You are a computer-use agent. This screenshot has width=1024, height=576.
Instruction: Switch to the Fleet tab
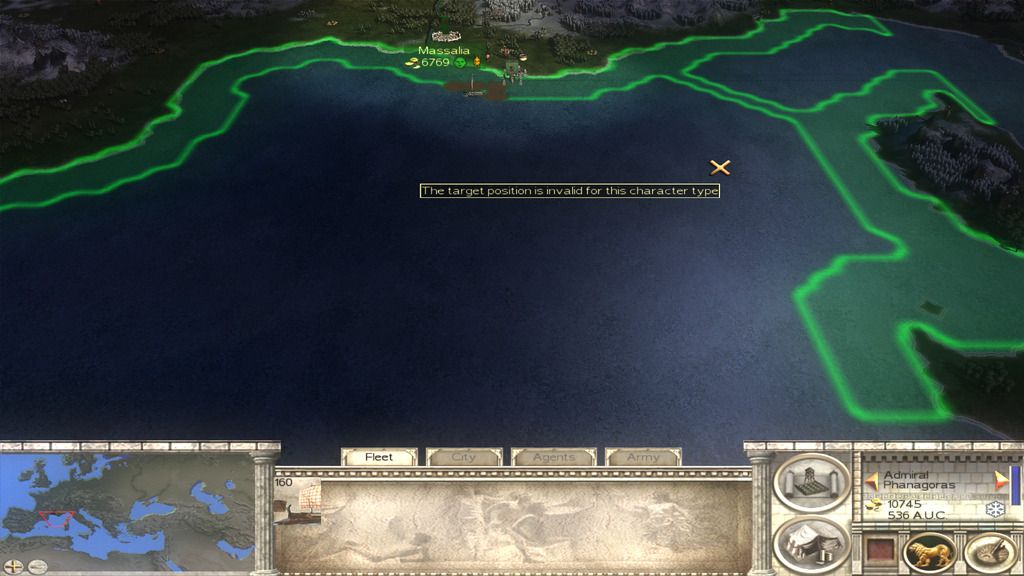click(x=379, y=457)
